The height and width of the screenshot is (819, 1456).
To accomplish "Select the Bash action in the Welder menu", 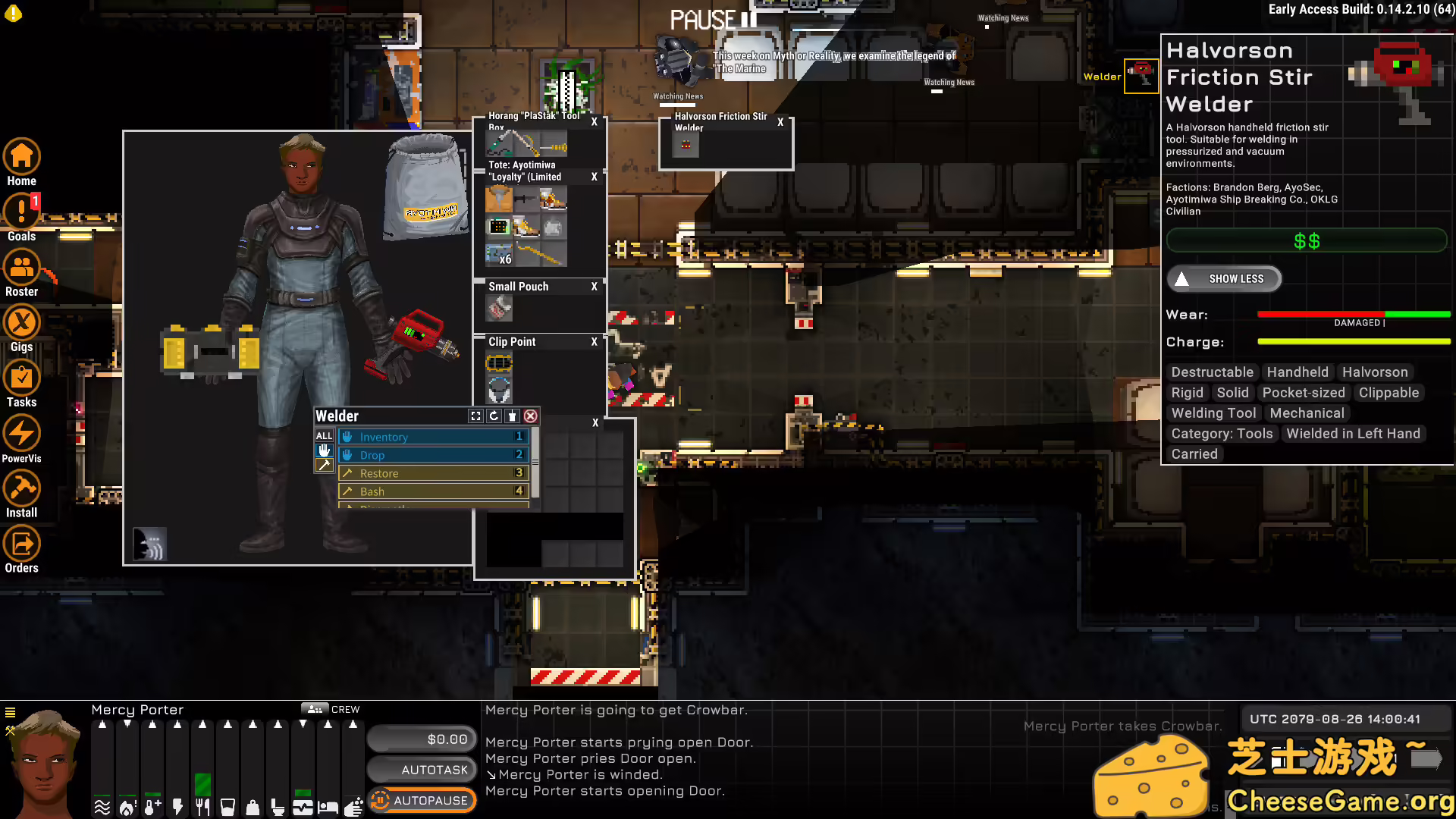I will [434, 491].
